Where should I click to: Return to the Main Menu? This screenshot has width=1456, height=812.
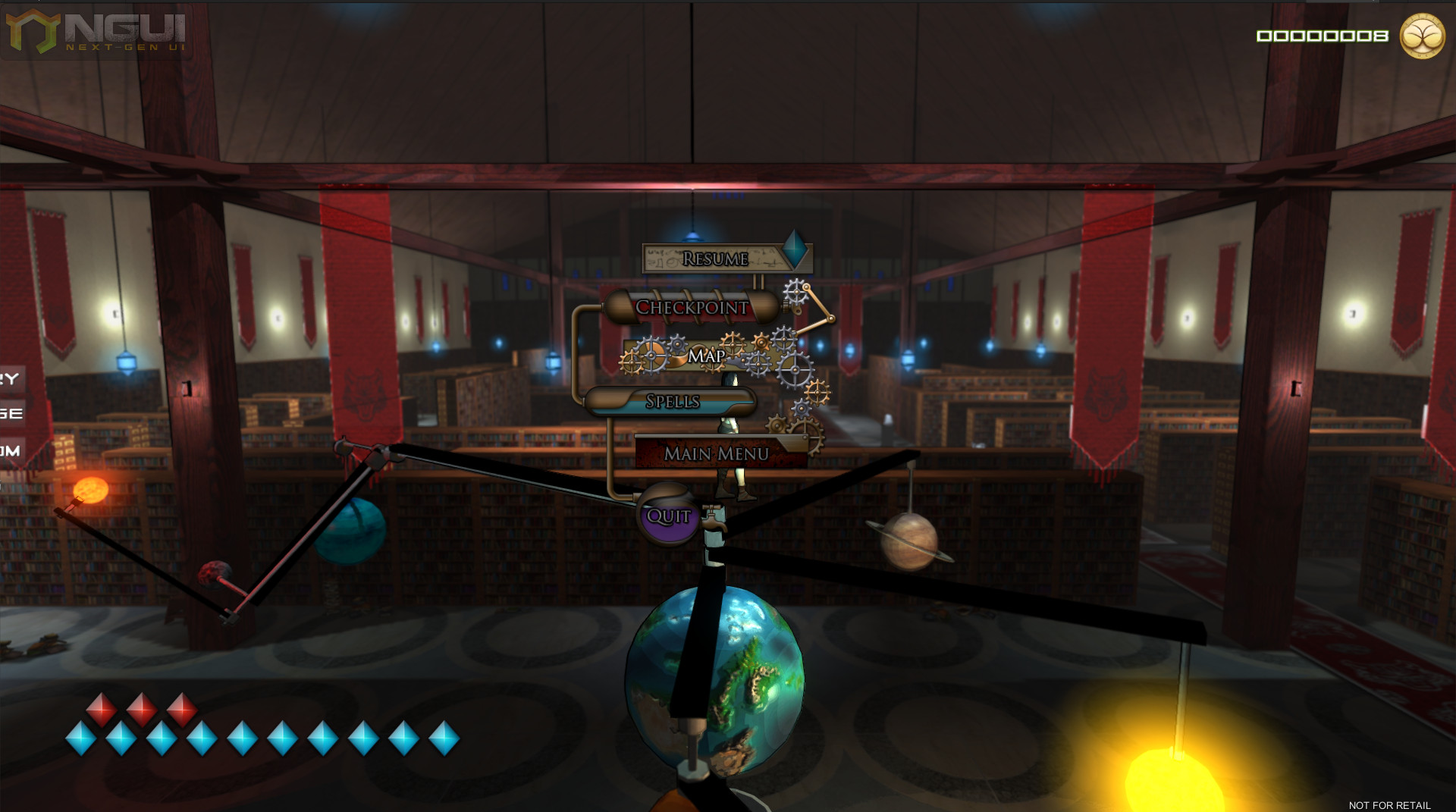(717, 453)
